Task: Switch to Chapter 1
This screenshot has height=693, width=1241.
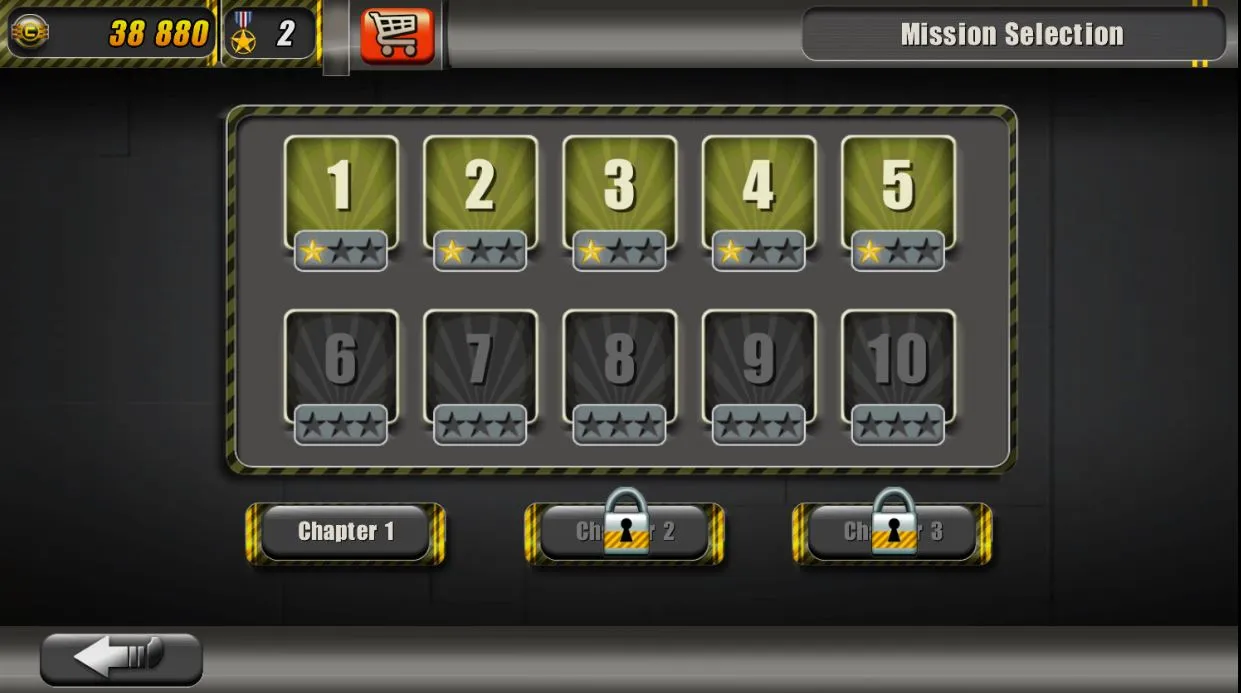Action: 346,532
